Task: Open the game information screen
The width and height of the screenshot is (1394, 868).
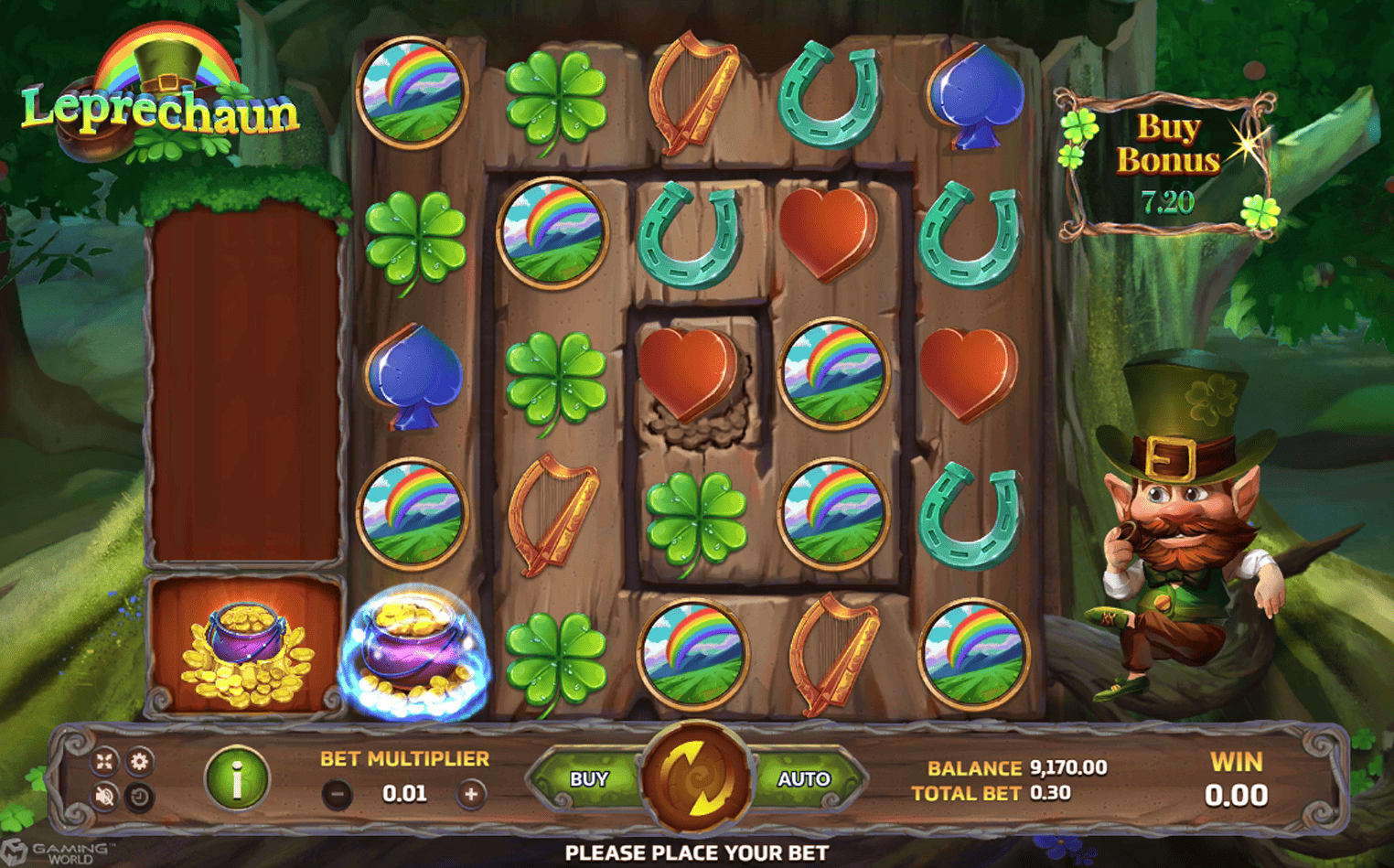Action: [x=236, y=777]
